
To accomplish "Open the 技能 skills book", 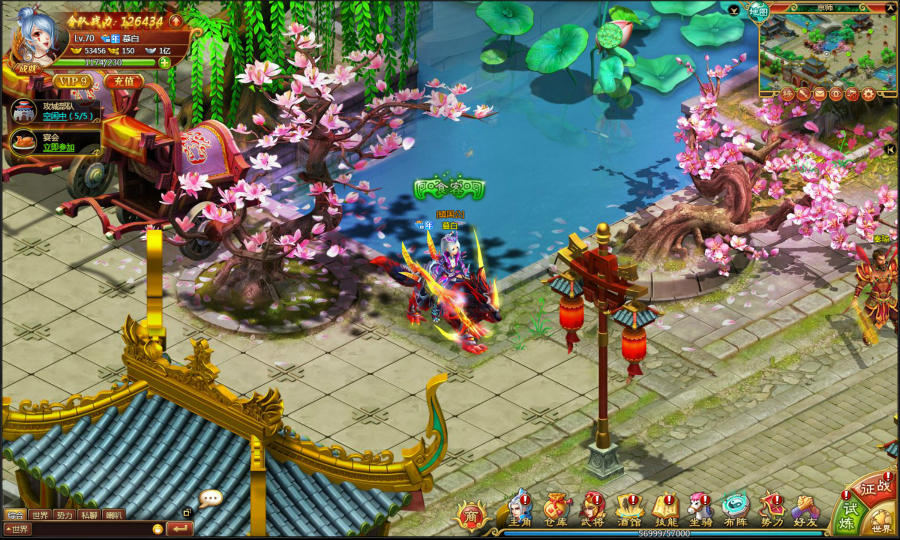I will [666, 508].
